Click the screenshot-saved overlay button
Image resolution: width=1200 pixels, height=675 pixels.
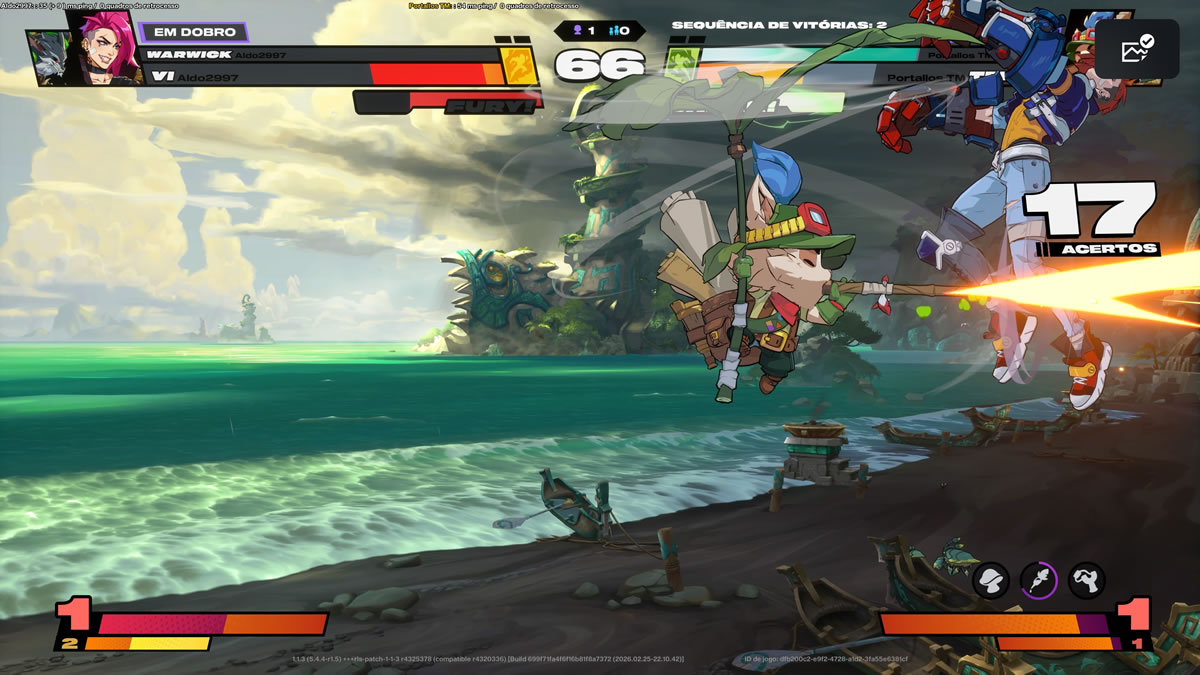point(1137,49)
